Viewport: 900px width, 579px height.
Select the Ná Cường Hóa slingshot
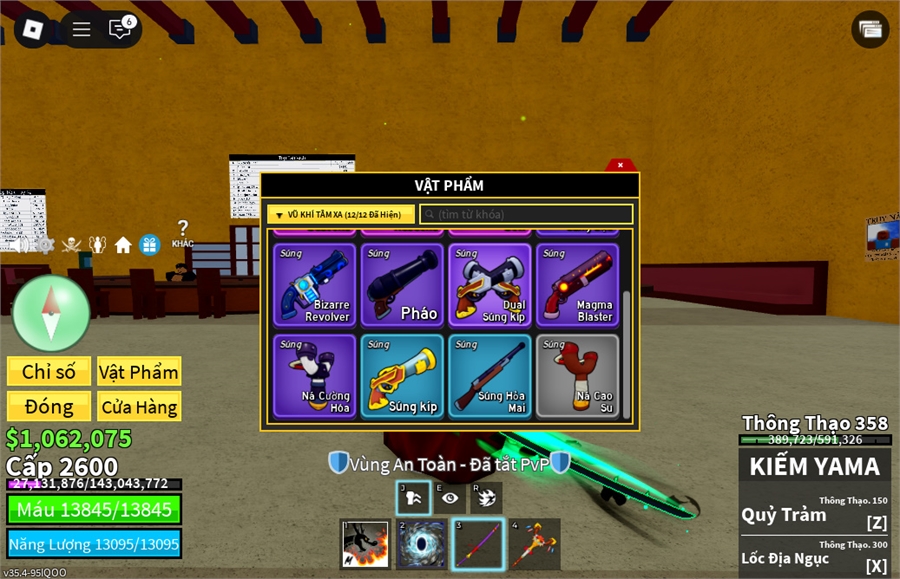tap(314, 375)
